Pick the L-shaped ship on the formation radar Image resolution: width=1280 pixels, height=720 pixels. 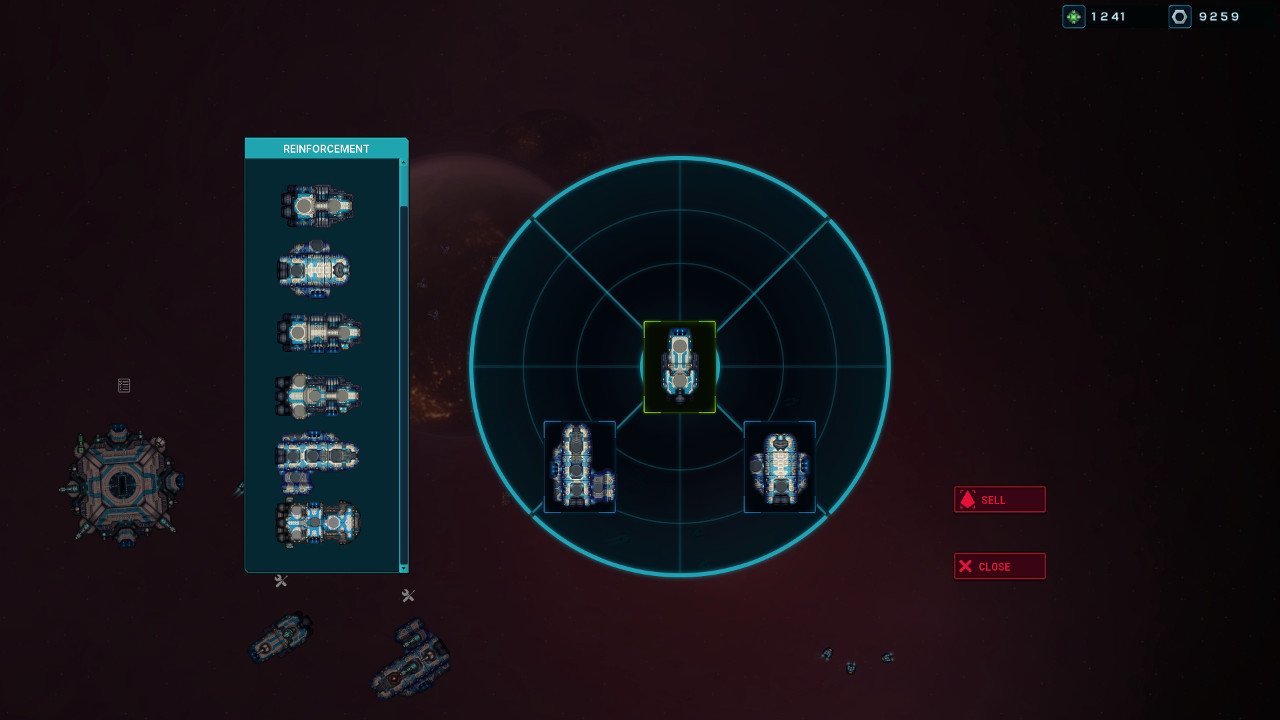coord(579,467)
